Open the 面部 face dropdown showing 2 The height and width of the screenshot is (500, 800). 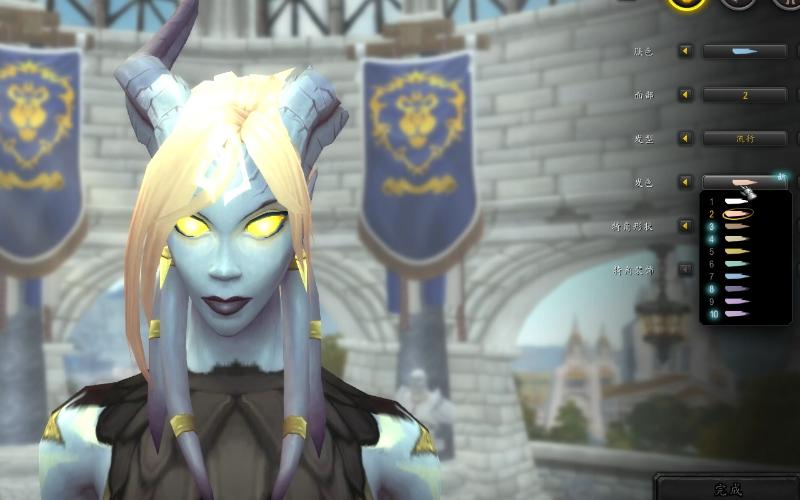click(x=745, y=95)
